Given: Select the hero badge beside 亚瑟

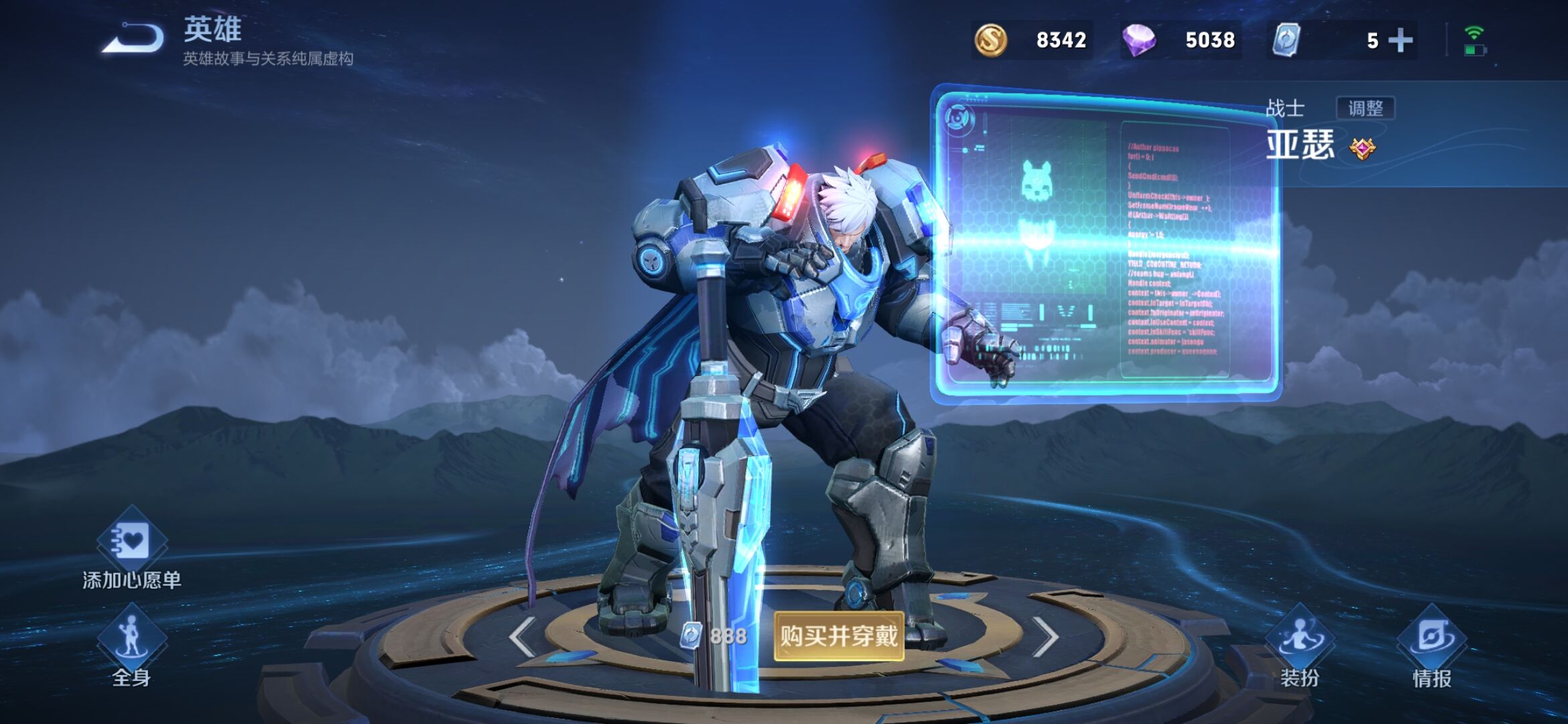Looking at the screenshot, I should [x=1362, y=148].
